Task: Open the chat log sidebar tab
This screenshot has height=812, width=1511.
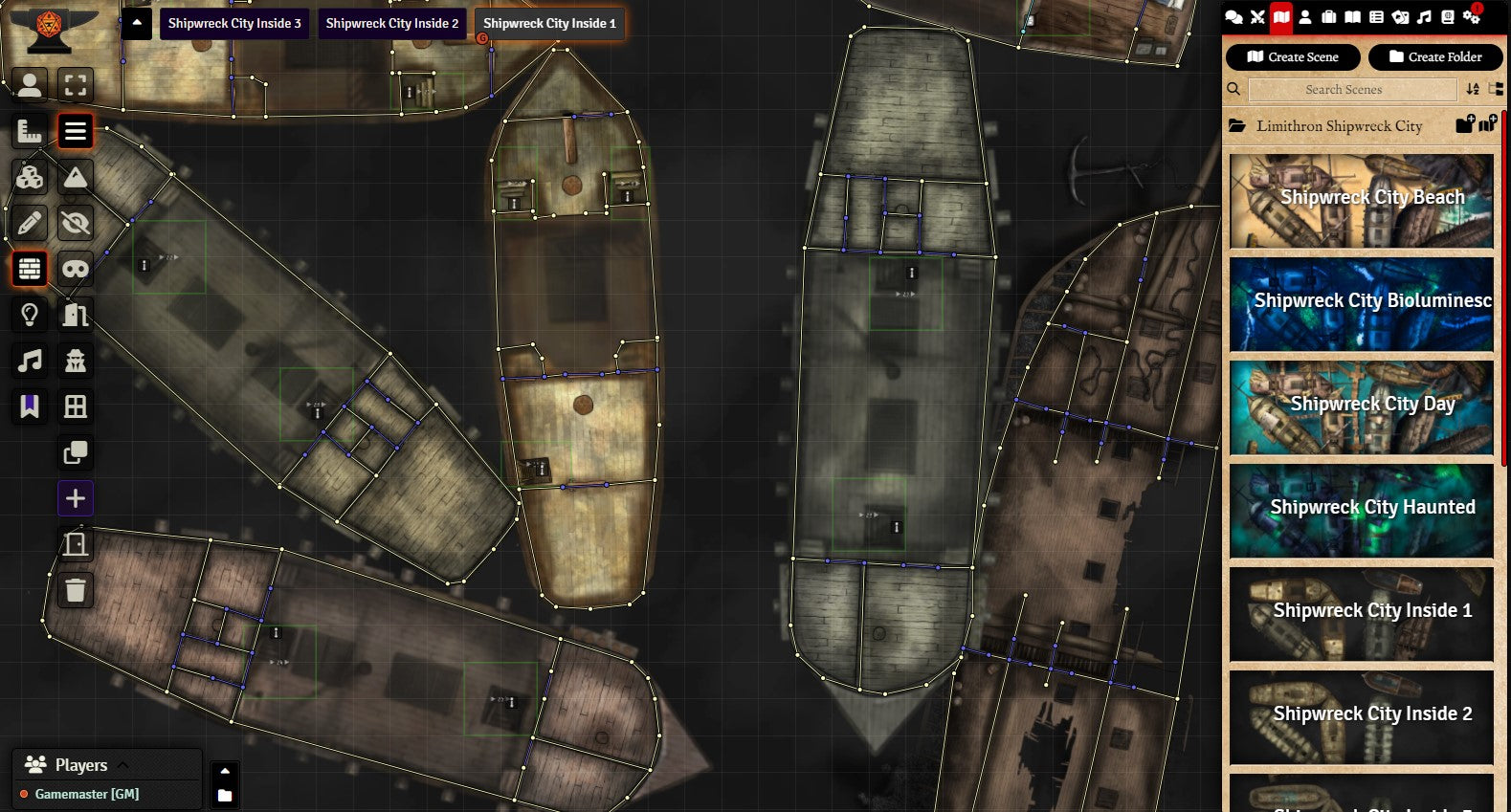Action: pos(1233,17)
